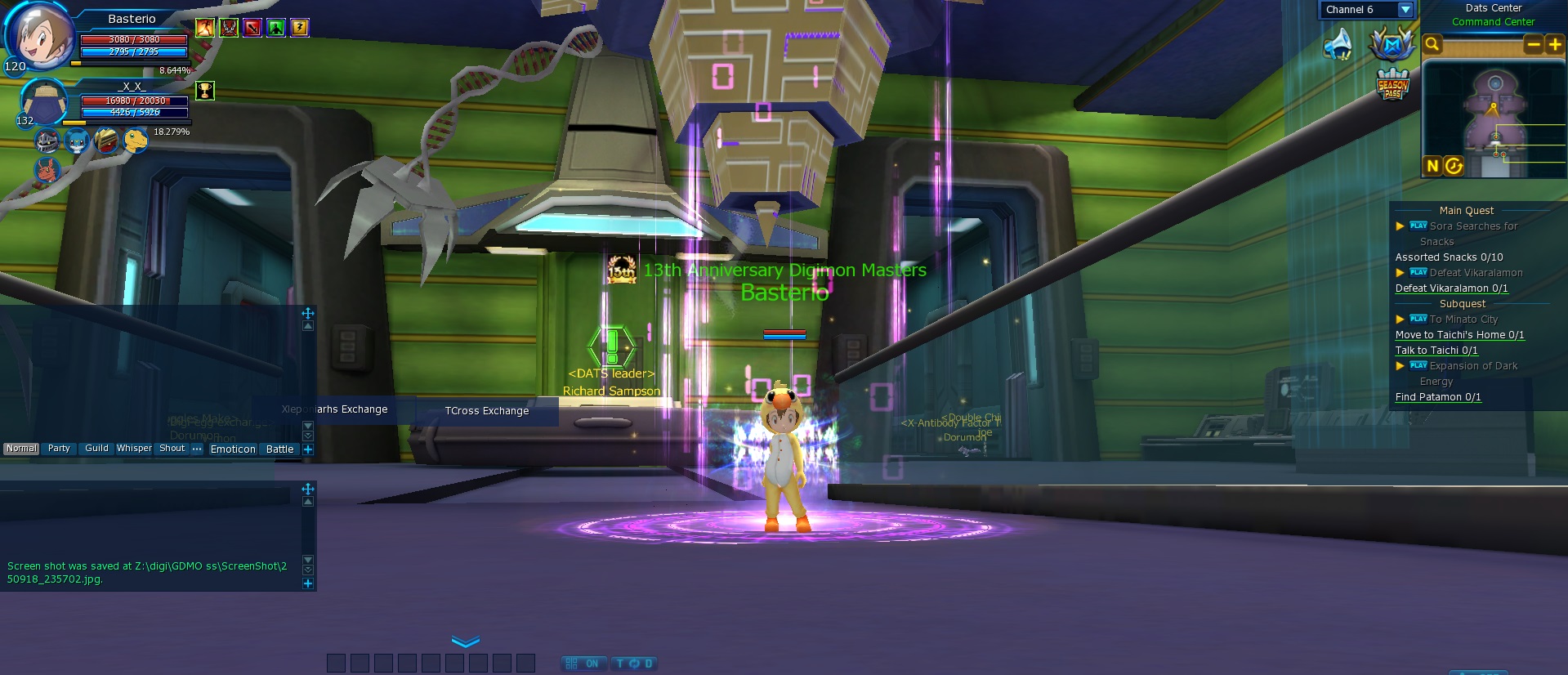
Task: Expand the hotbar with the blue chevron
Action: pyautogui.click(x=466, y=641)
